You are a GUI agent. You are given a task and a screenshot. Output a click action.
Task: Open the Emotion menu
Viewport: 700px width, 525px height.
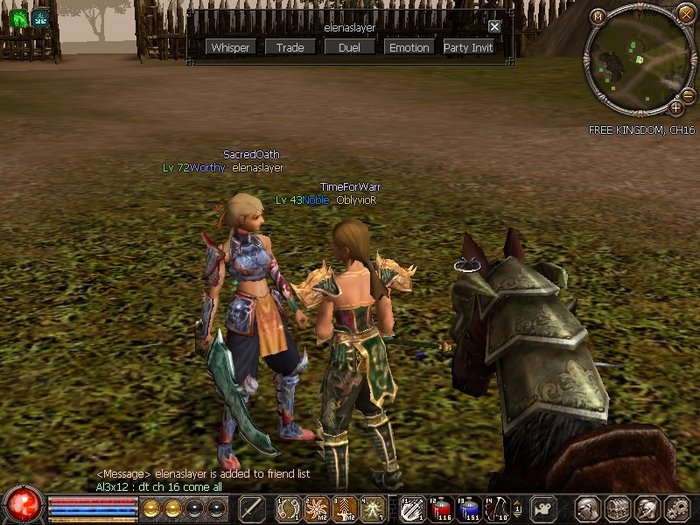point(408,47)
